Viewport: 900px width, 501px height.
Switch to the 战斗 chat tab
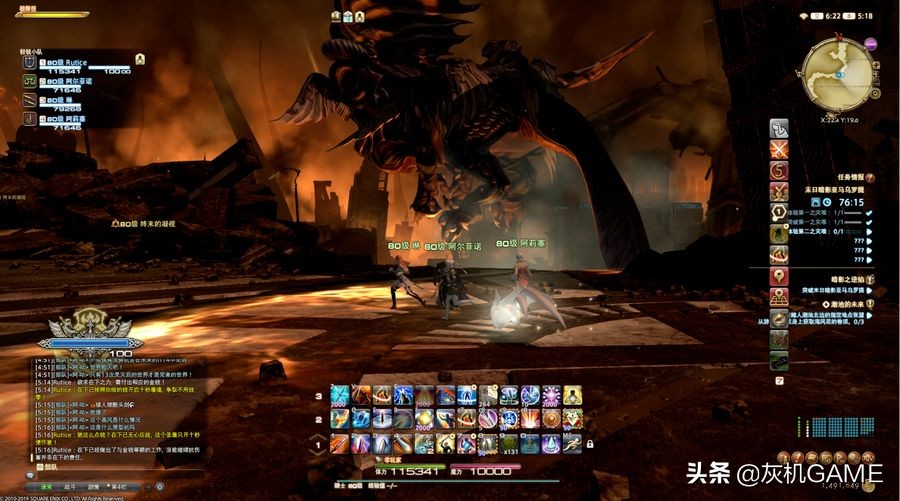(70, 488)
